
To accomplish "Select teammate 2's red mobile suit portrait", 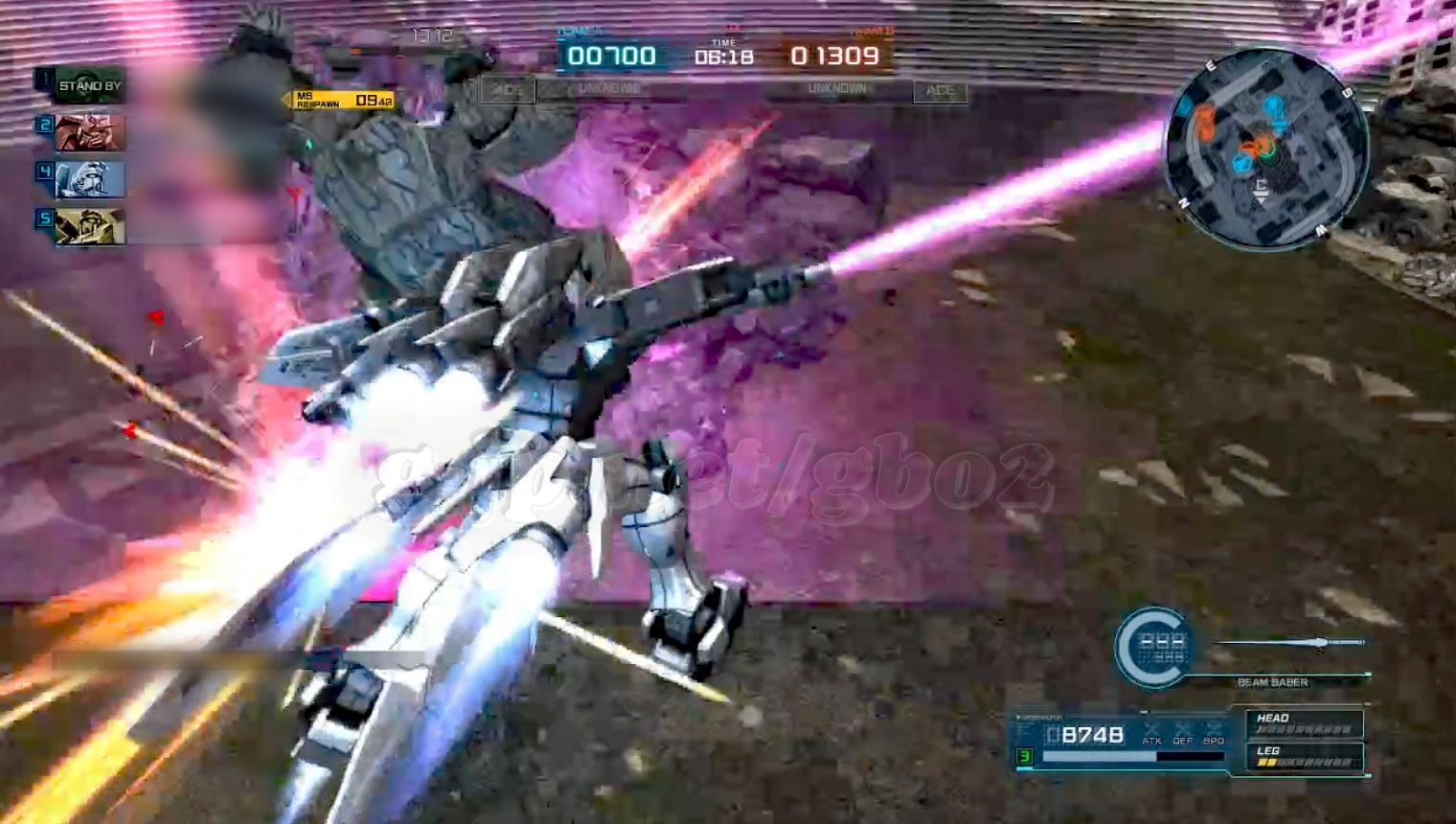I will pyautogui.click(x=89, y=132).
